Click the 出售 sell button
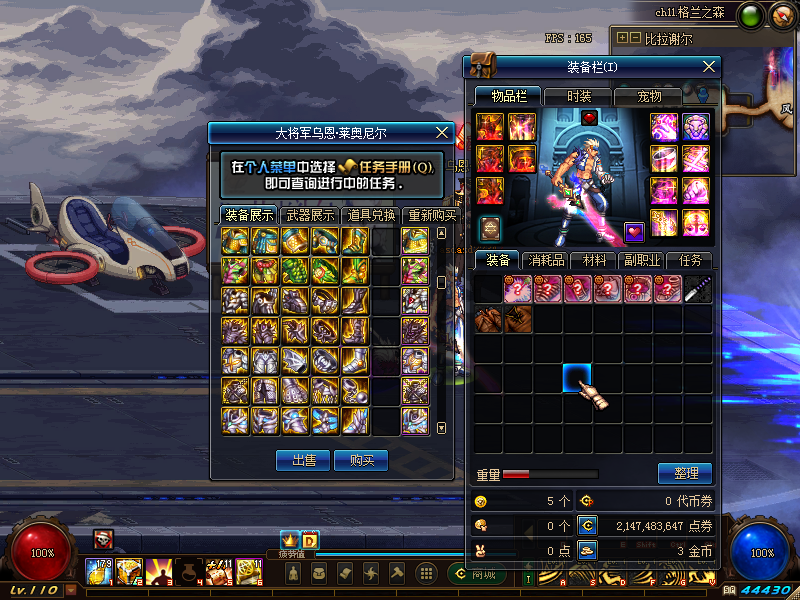This screenshot has width=800, height=600. 304,460
